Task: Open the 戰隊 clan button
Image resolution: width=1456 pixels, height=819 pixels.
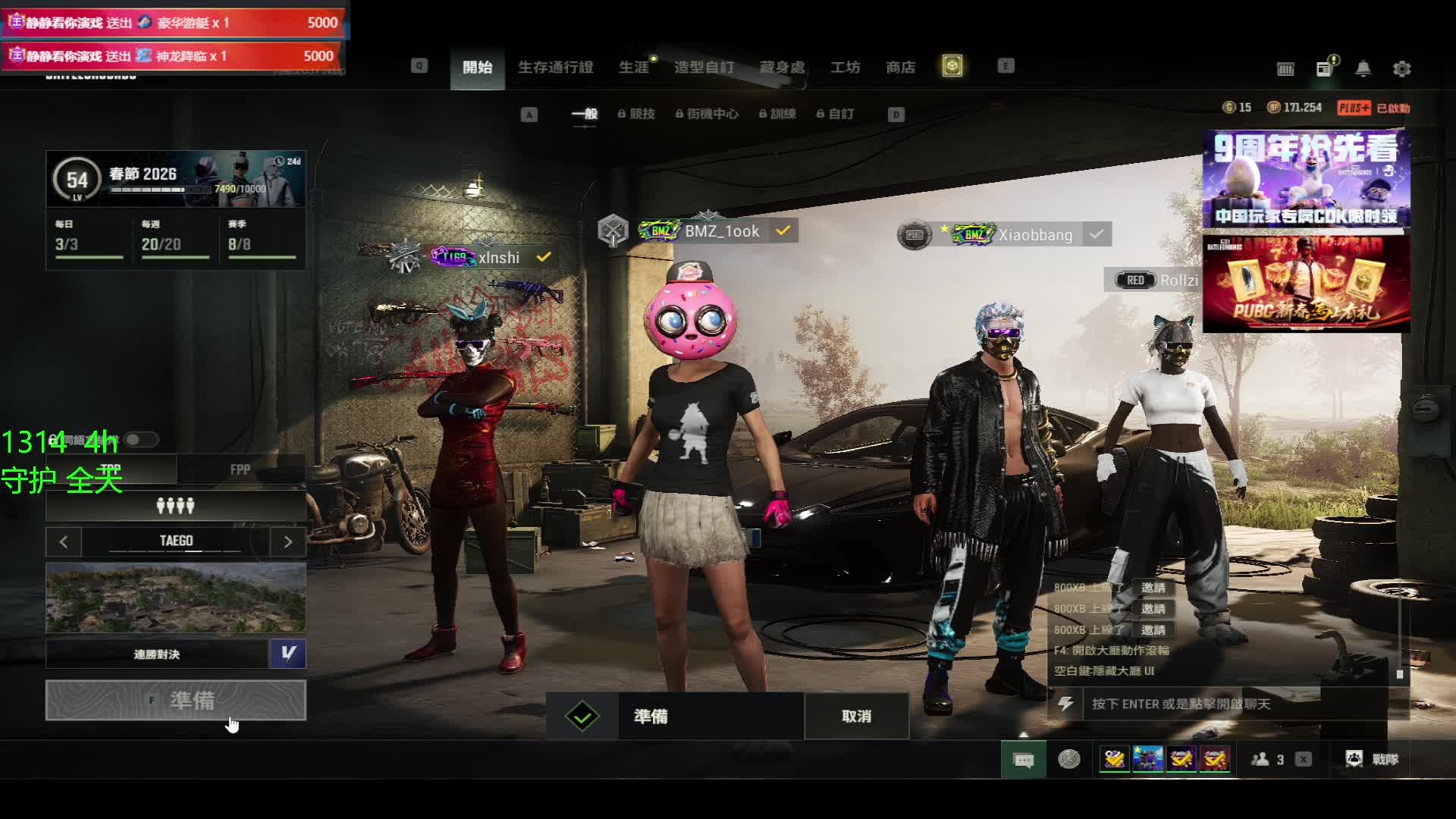Action: (1373, 759)
